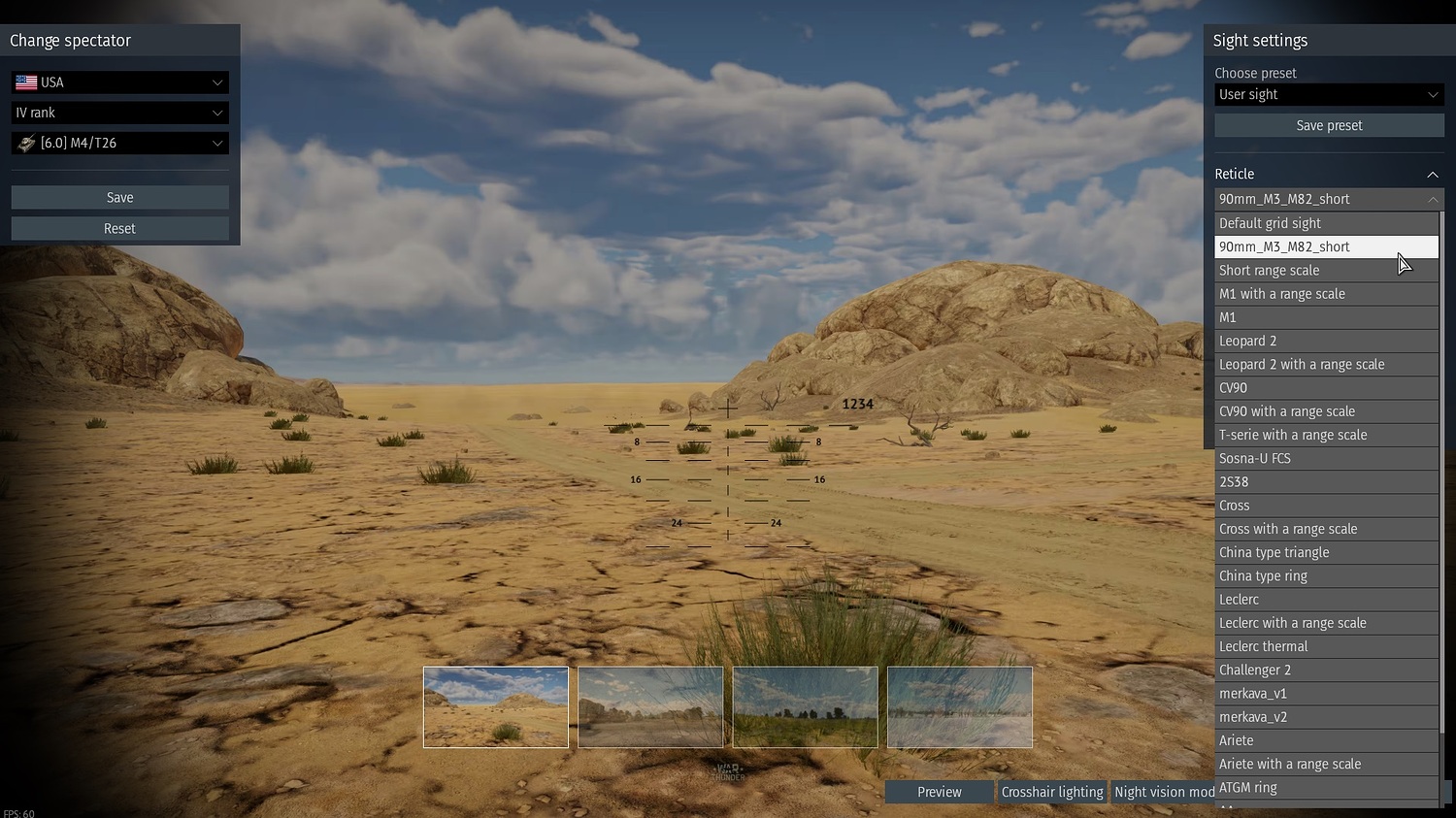
Task: Expand the IV rank dropdown
Action: coord(118,113)
